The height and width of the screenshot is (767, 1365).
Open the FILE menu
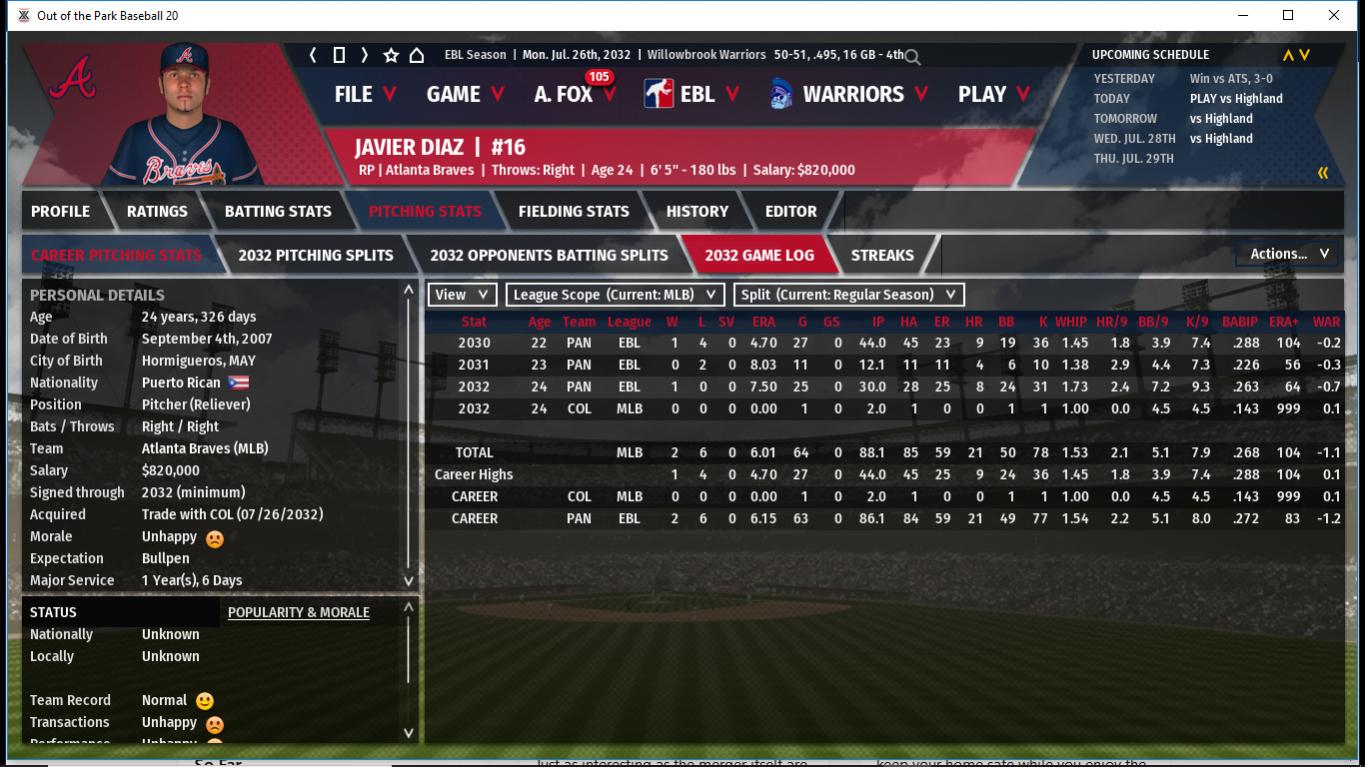[x=364, y=94]
